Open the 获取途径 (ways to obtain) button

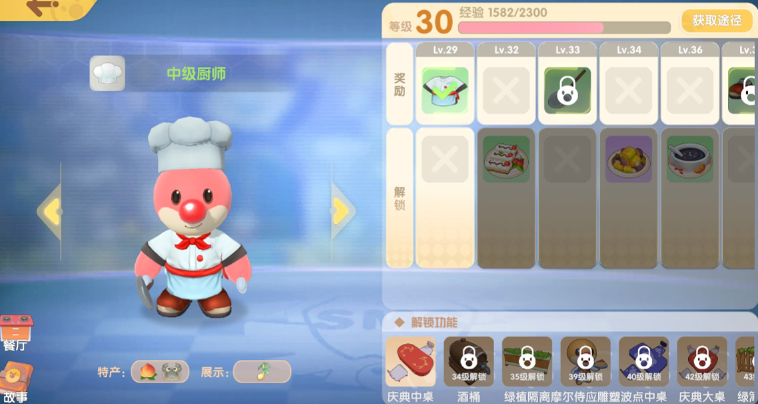point(717,20)
